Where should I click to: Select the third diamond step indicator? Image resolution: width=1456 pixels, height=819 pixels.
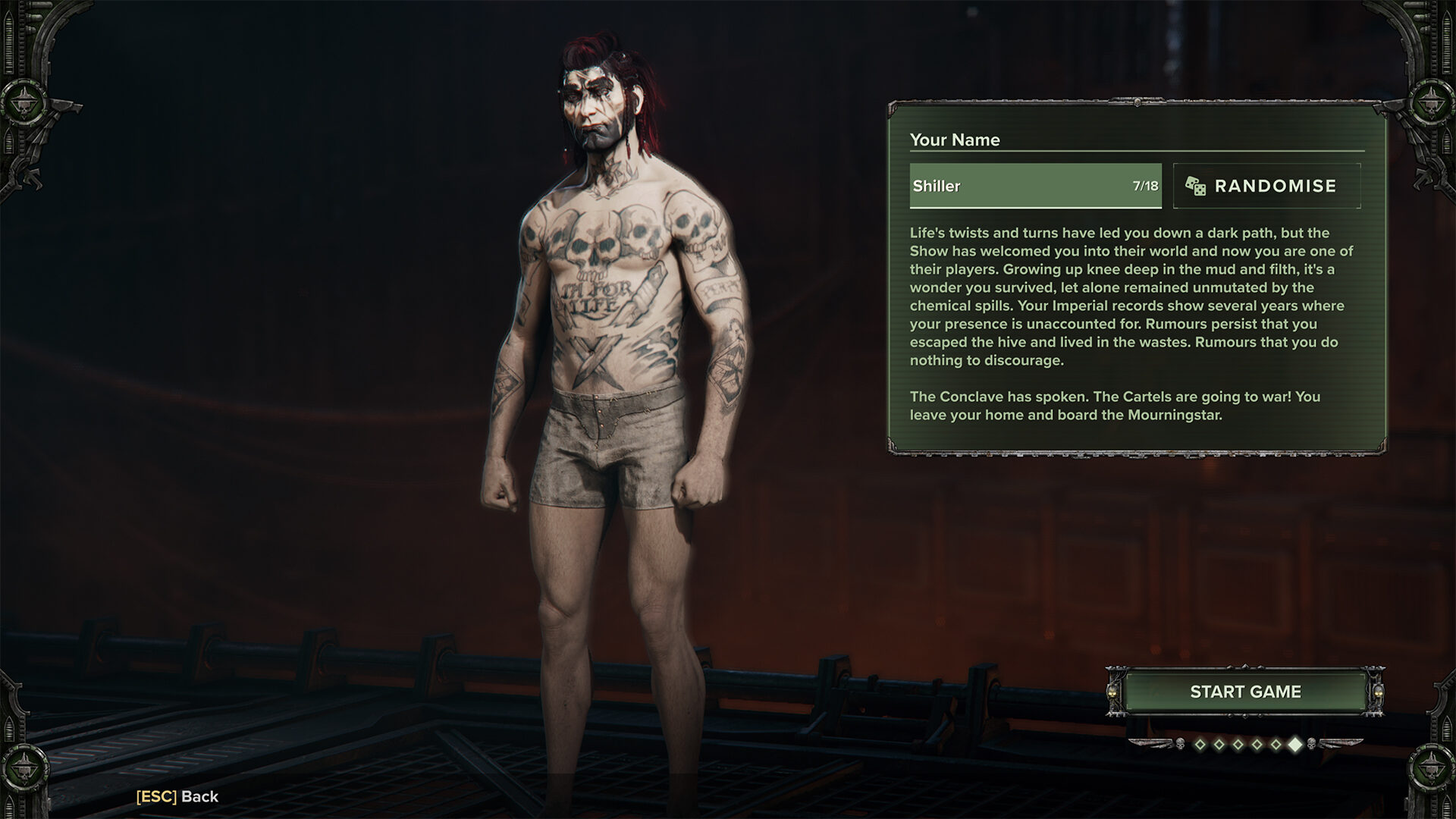coord(1238,745)
